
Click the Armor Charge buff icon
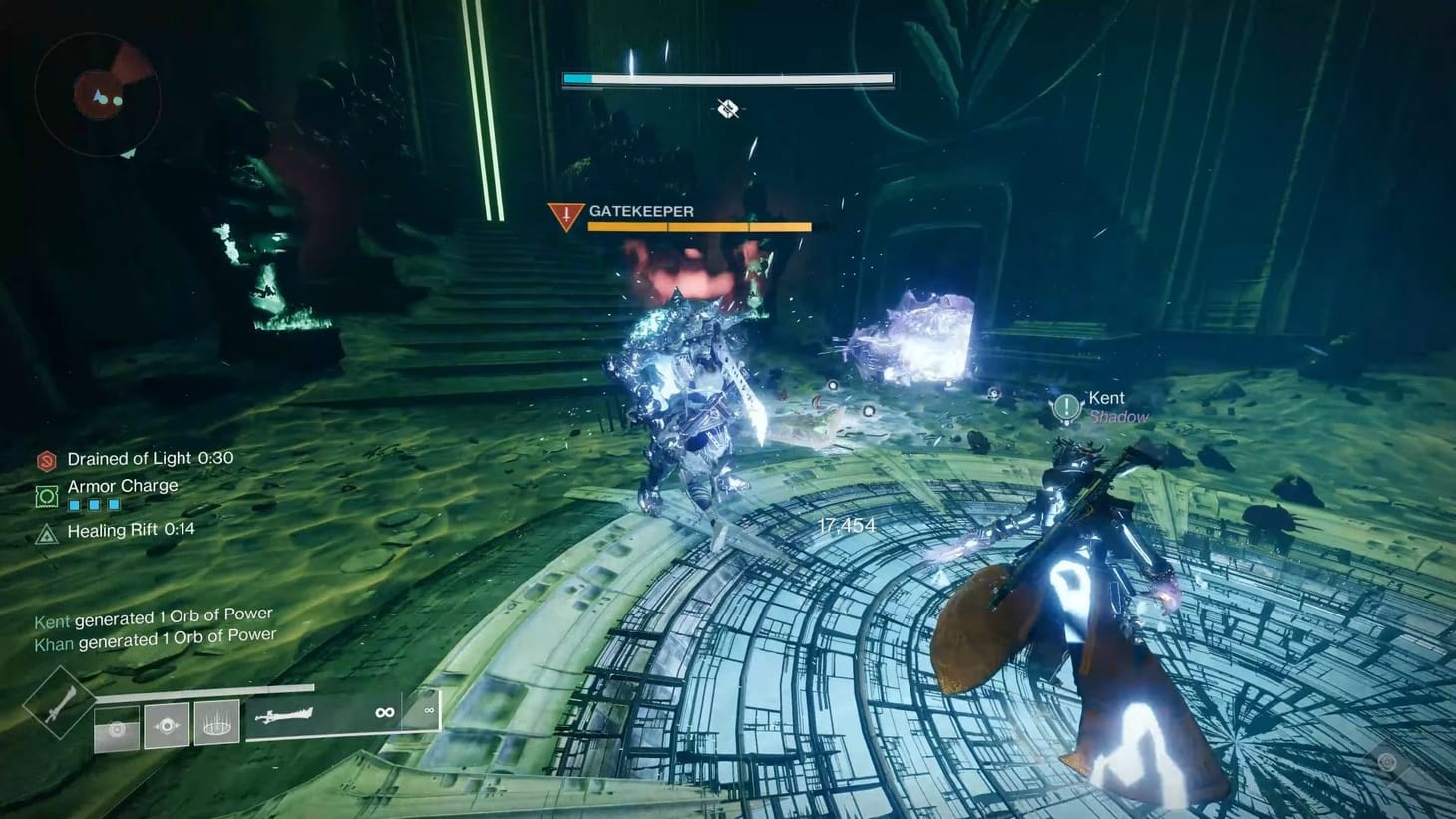click(x=47, y=496)
